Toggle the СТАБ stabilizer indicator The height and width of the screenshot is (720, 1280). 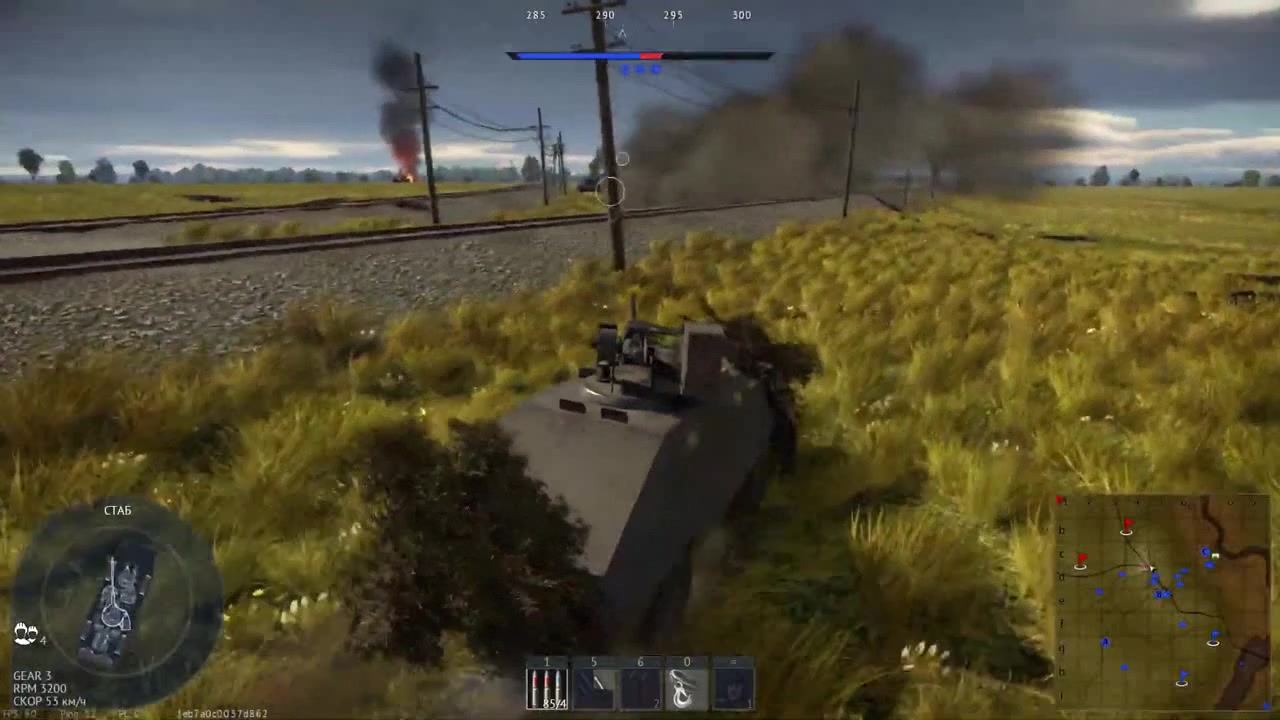point(117,510)
